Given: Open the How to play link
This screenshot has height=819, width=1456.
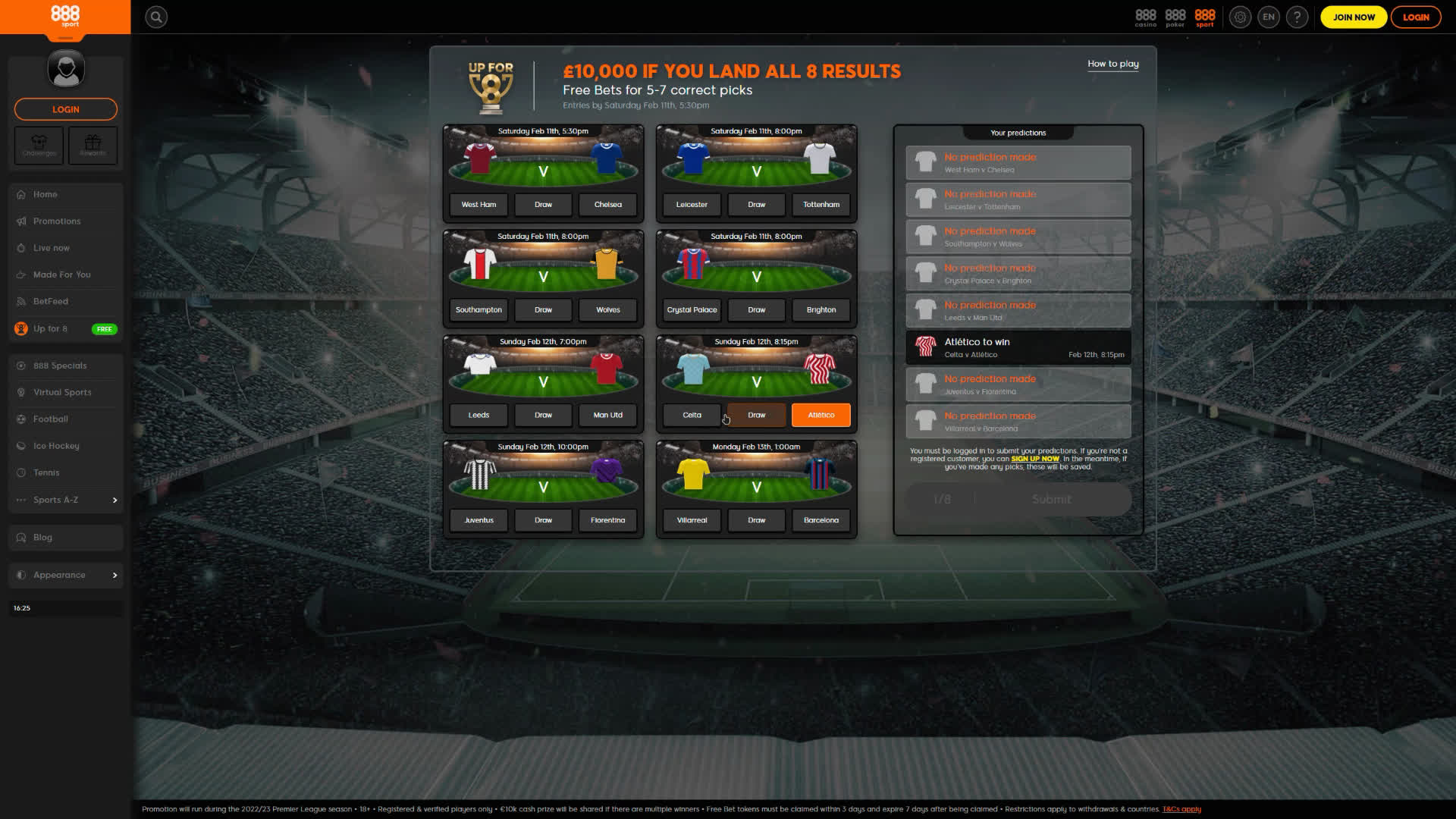Looking at the screenshot, I should pos(1112,64).
